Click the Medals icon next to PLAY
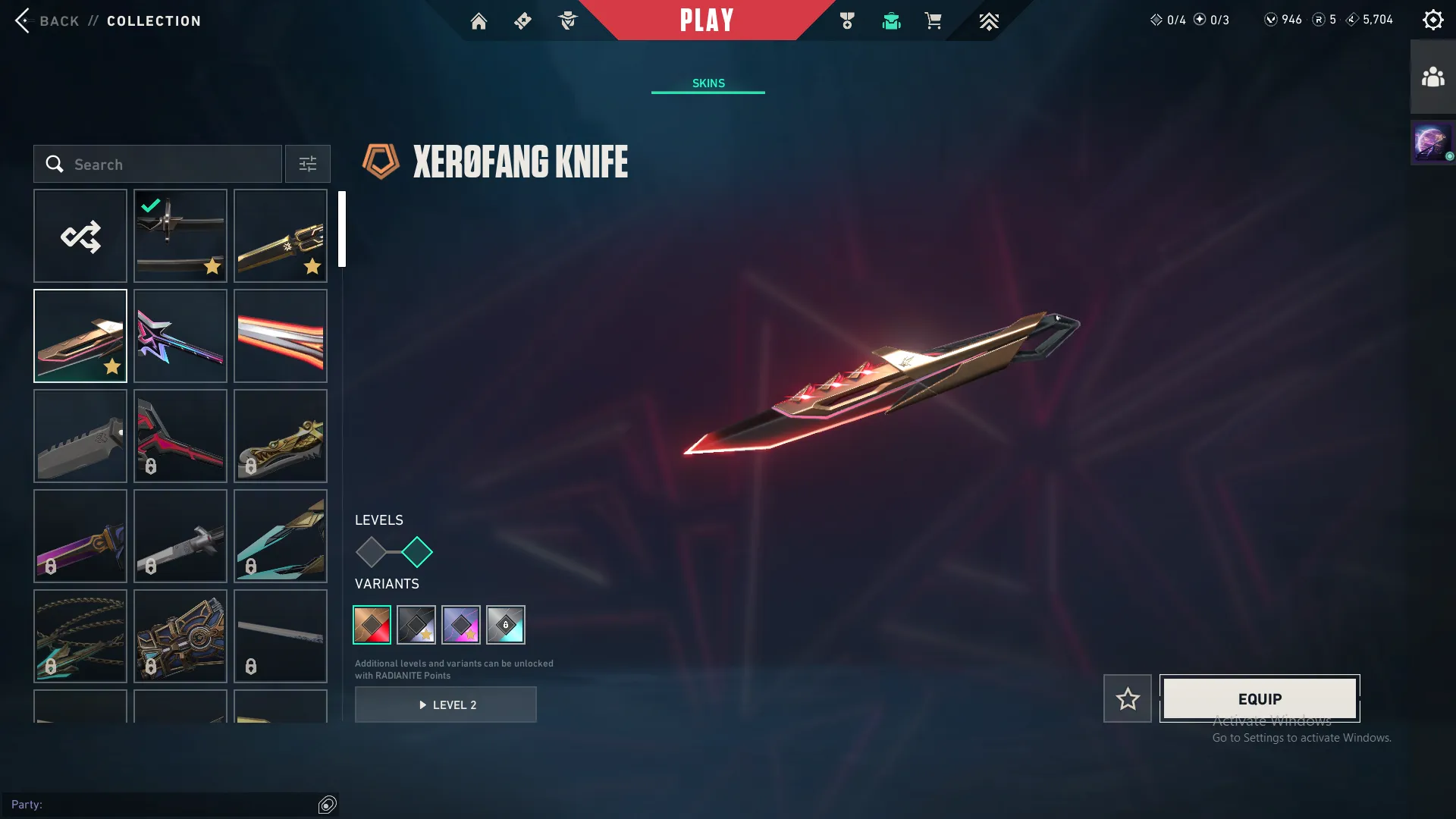This screenshot has height=819, width=1456. [x=847, y=20]
